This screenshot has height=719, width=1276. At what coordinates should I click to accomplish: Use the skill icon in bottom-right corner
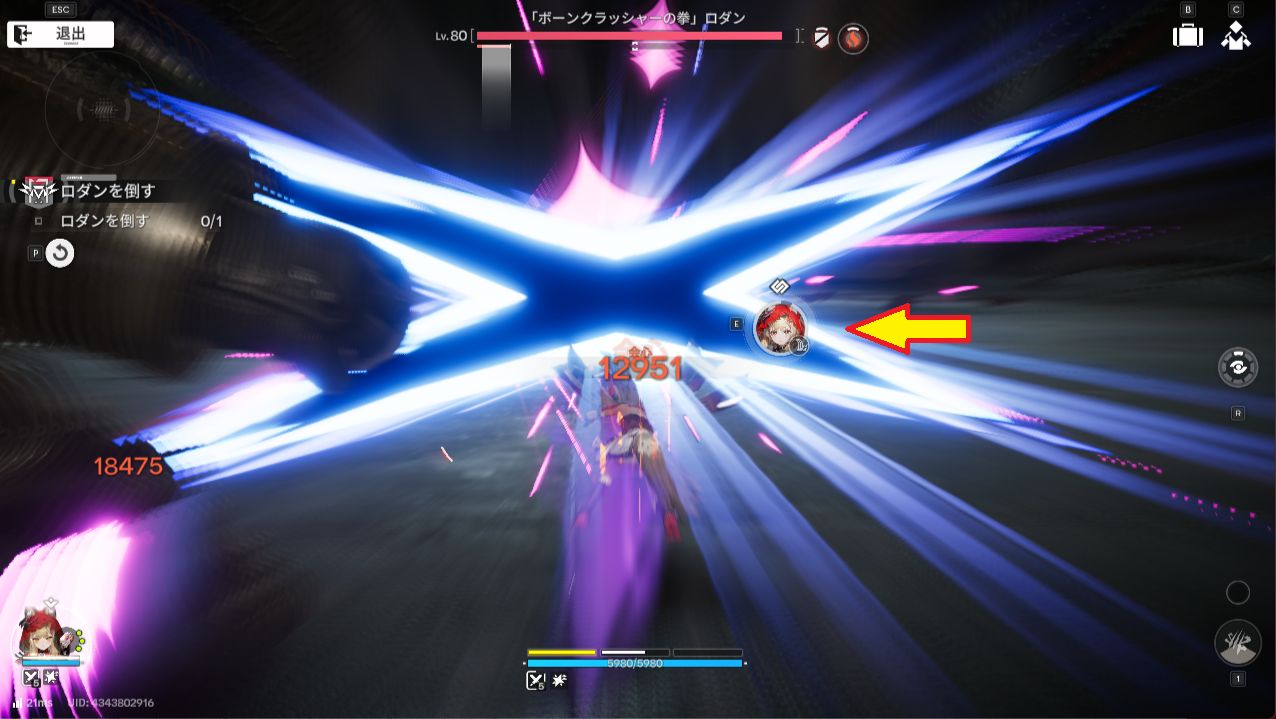point(1237,643)
